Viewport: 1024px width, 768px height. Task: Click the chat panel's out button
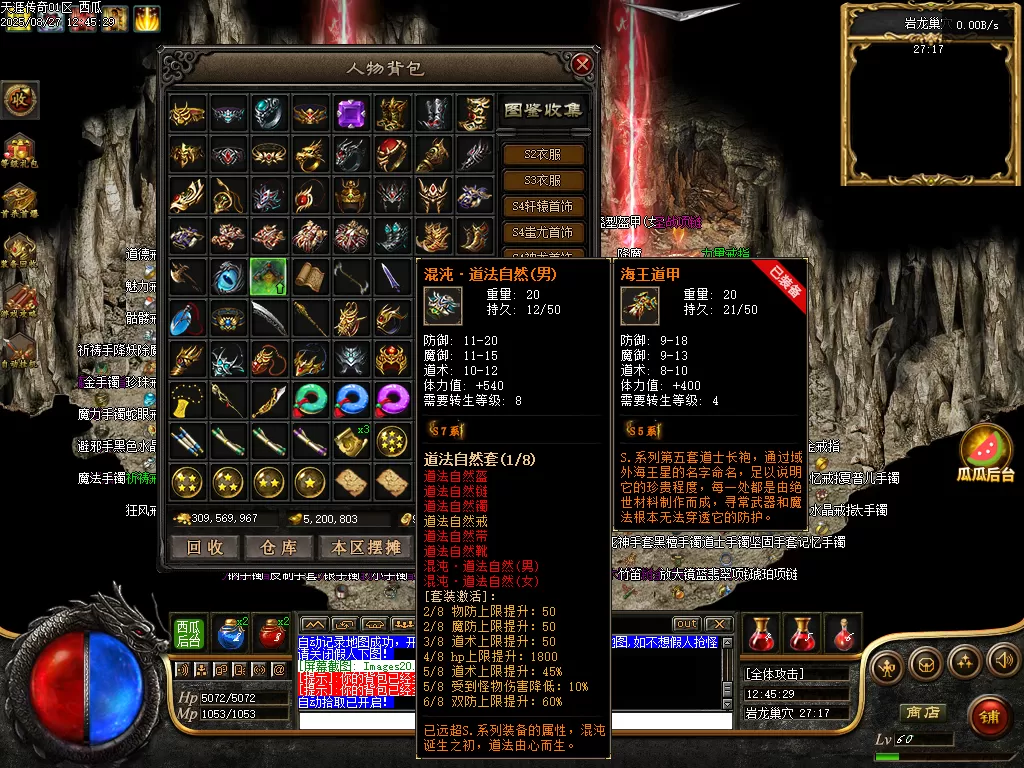click(686, 624)
